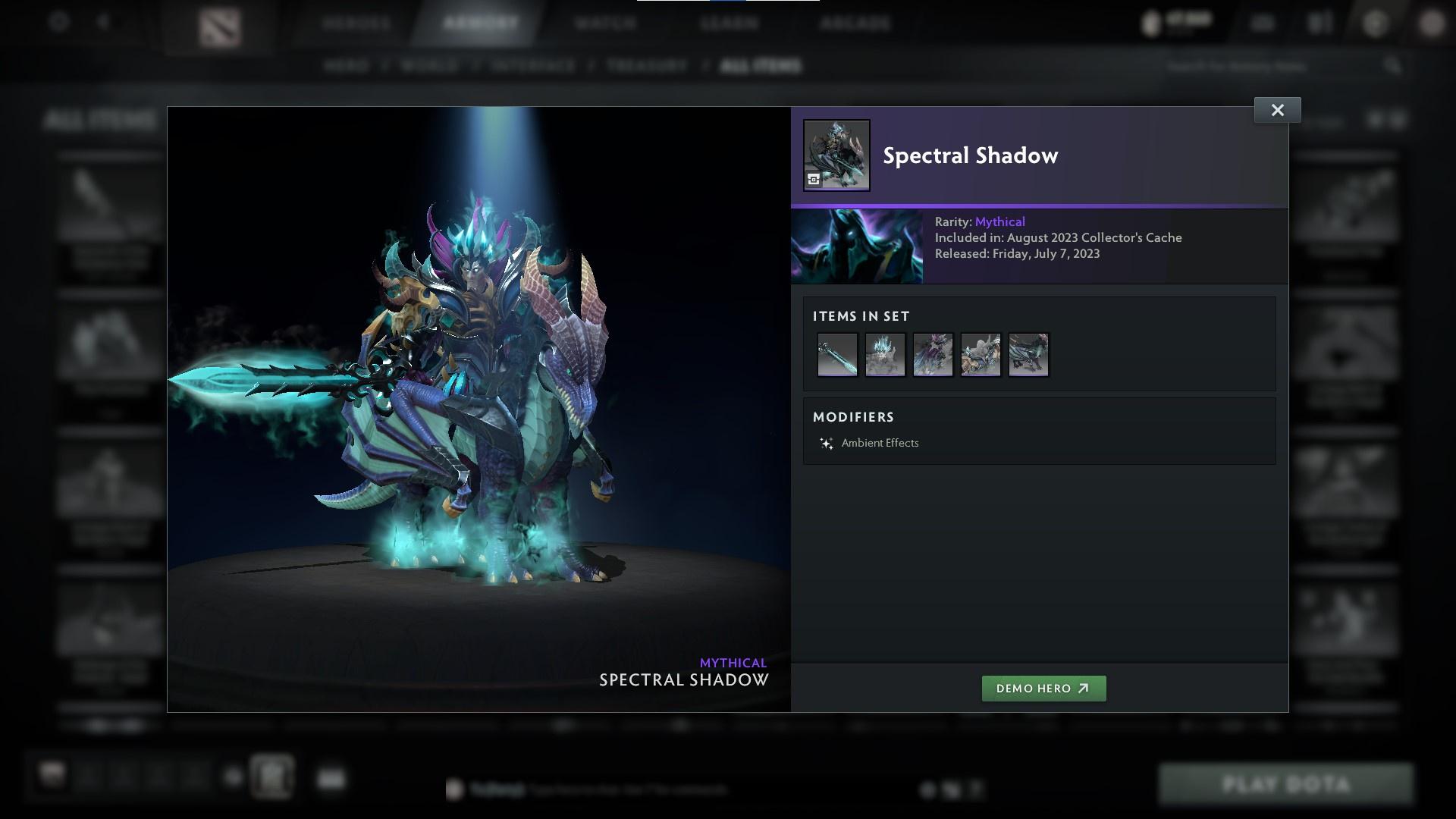
Task: Click the DEMO HERO button
Action: pos(1043,689)
